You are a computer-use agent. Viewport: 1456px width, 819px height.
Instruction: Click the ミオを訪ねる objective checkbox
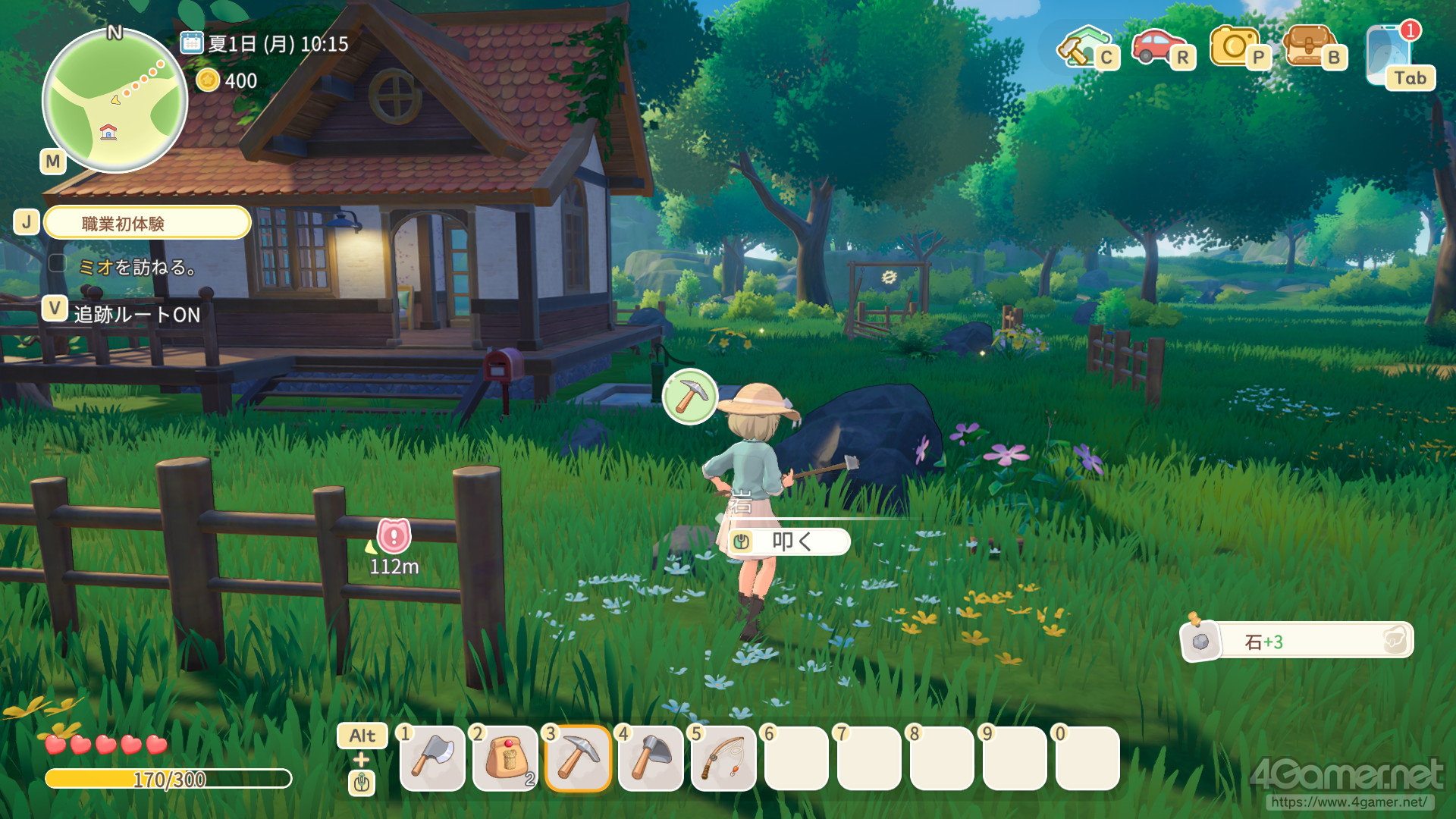(58, 264)
